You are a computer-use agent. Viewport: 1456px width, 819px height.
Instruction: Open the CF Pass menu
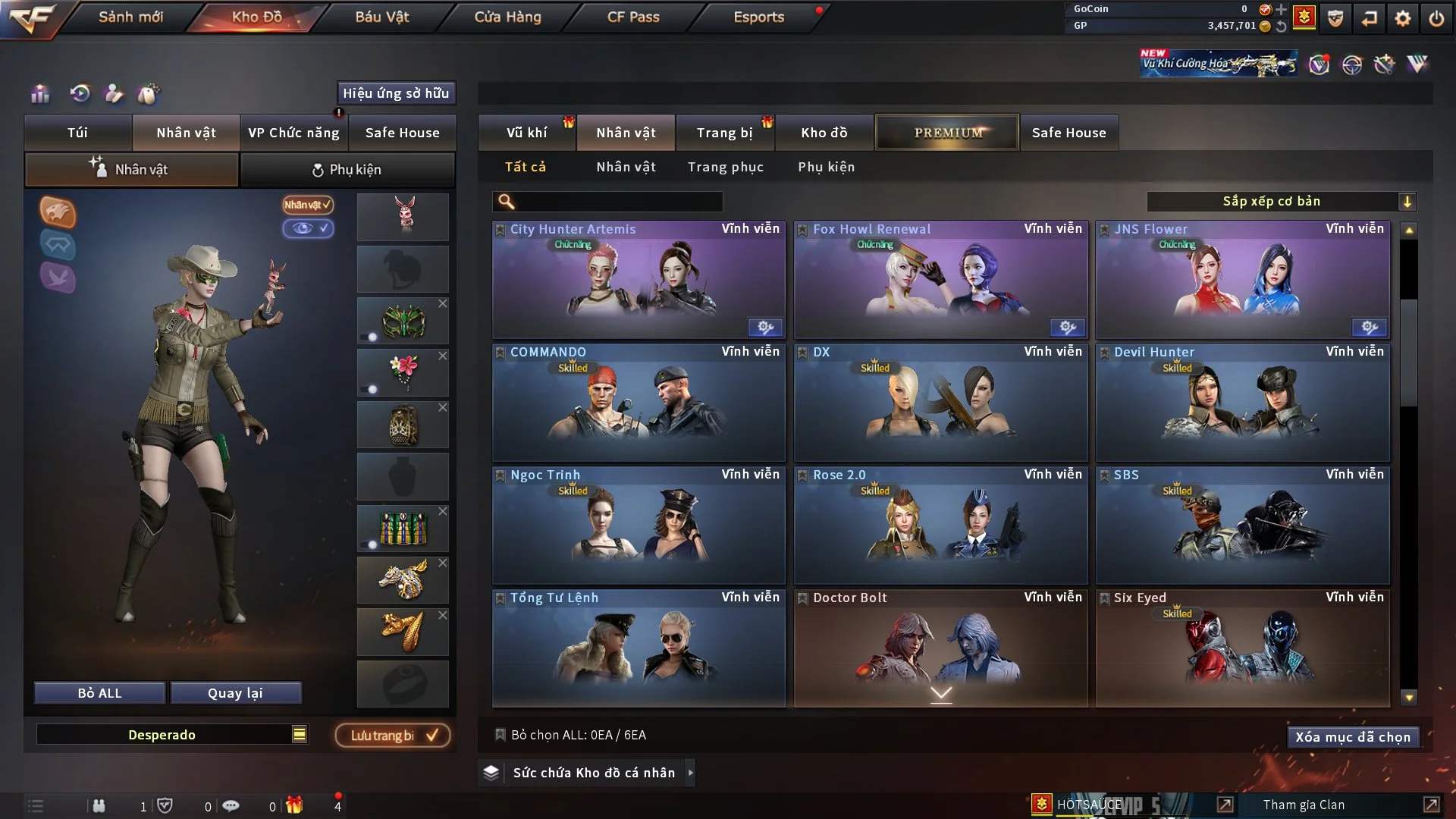(633, 17)
